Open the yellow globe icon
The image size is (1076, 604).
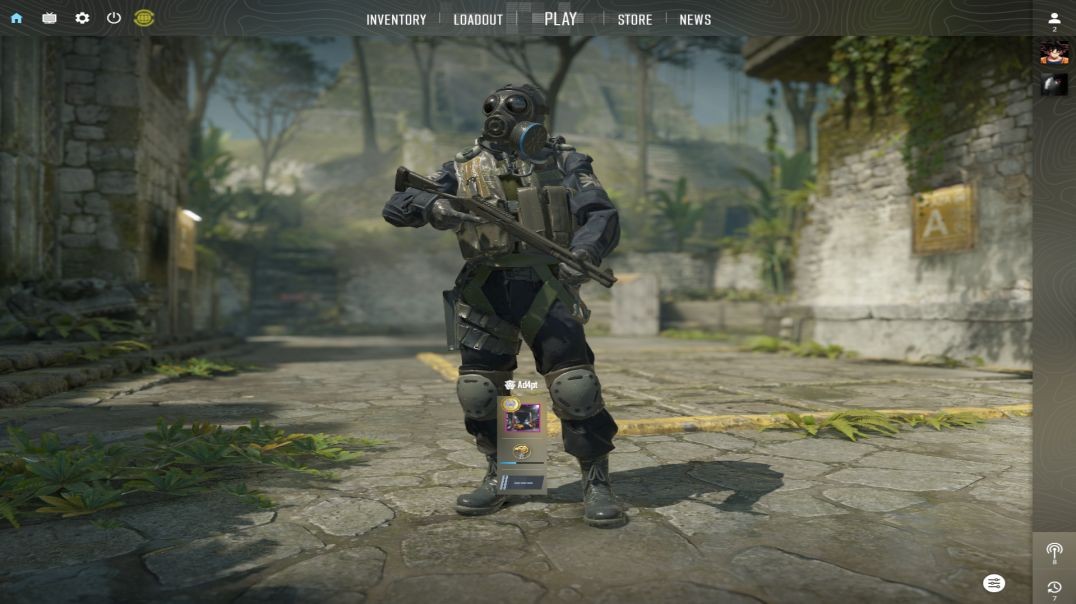144,18
